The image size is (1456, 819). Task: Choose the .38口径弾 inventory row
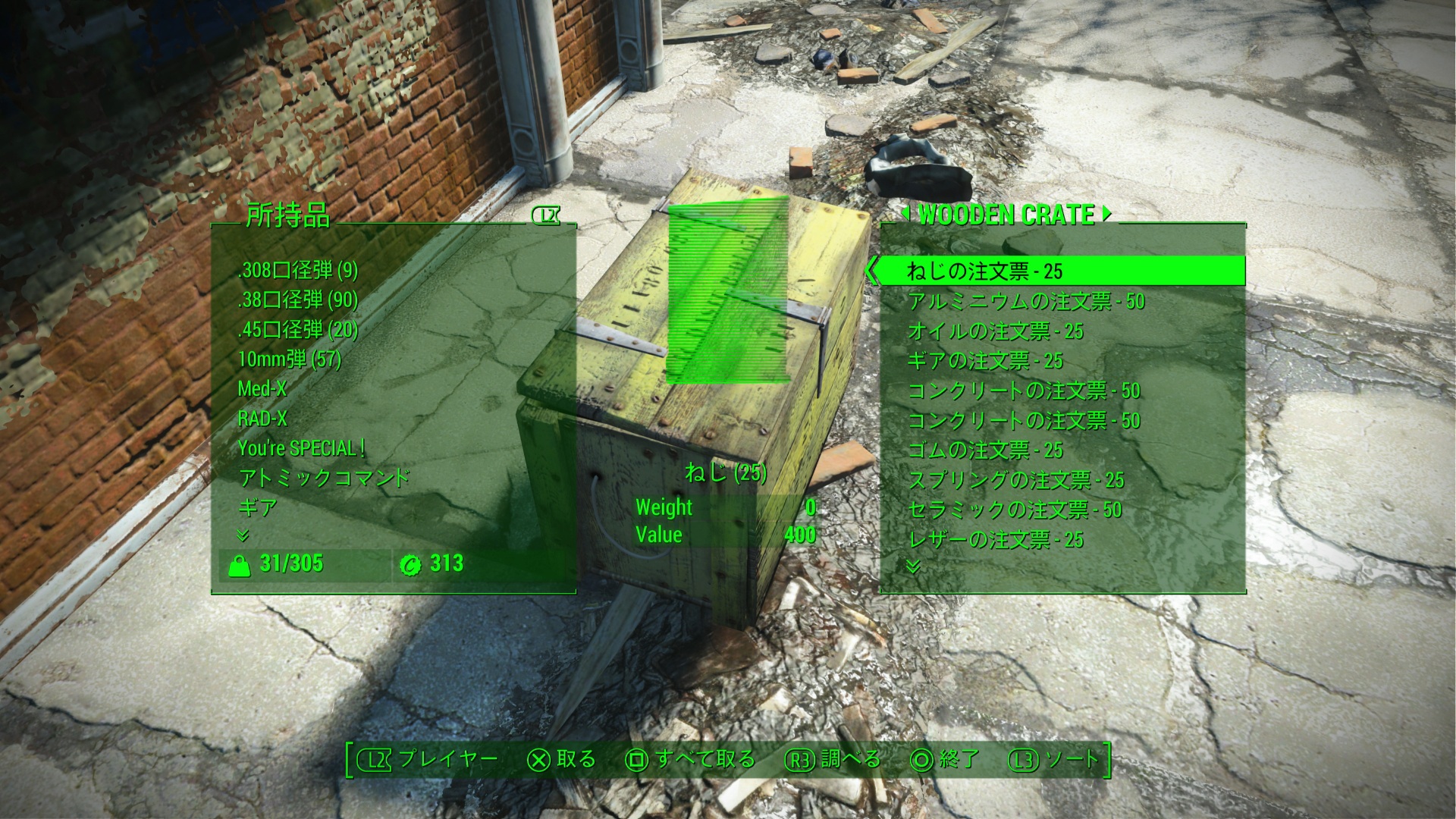pos(297,300)
